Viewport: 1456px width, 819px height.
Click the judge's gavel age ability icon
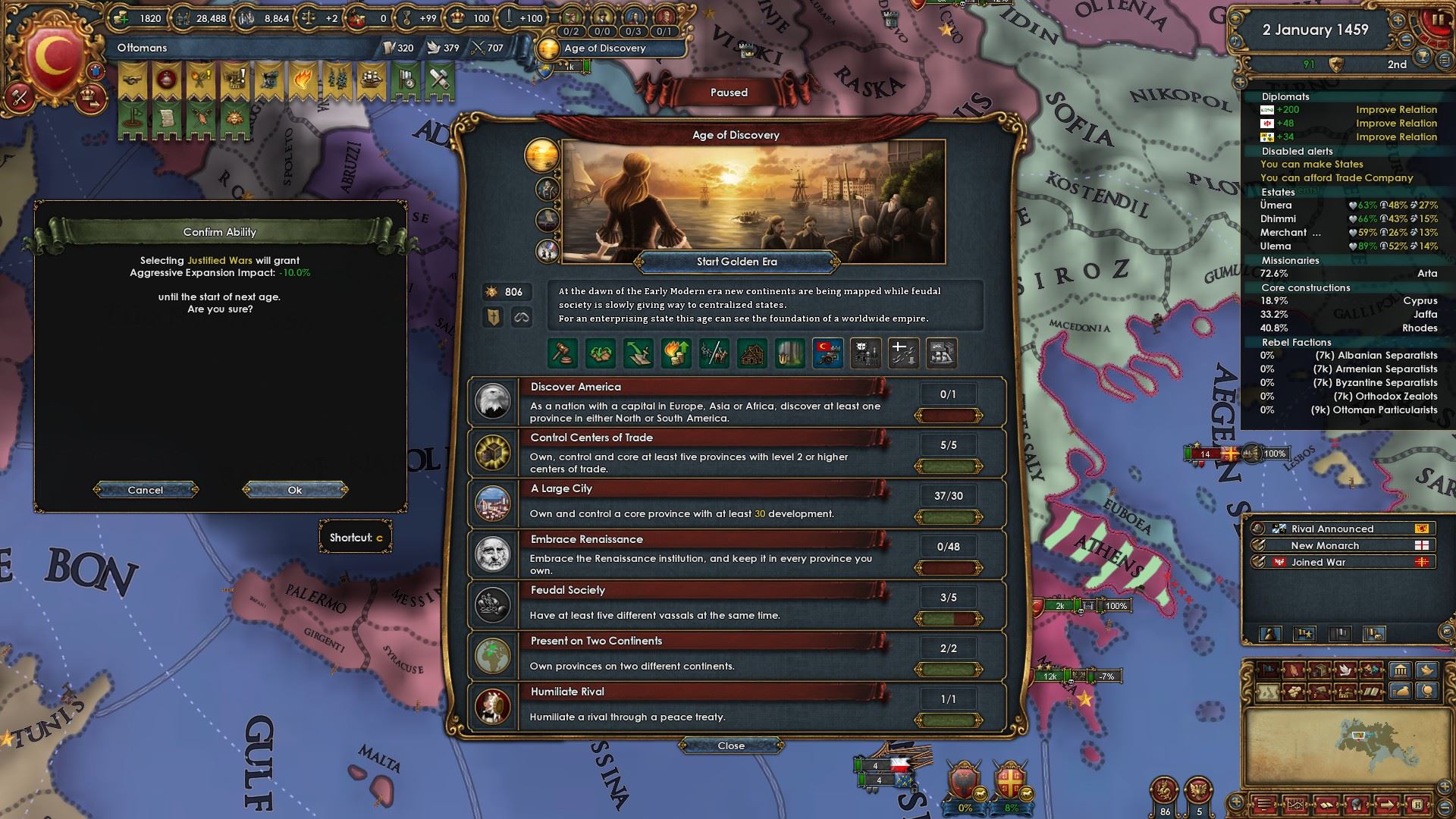pyautogui.click(x=563, y=353)
